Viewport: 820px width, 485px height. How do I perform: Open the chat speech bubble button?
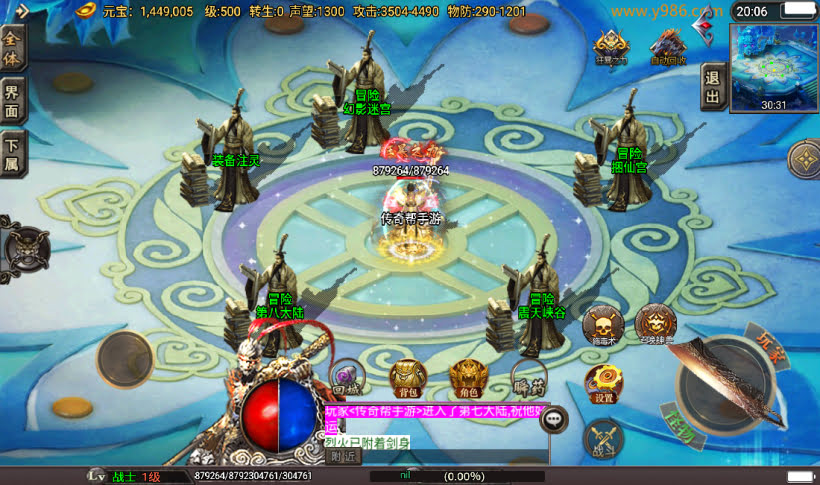pyautogui.click(x=554, y=420)
